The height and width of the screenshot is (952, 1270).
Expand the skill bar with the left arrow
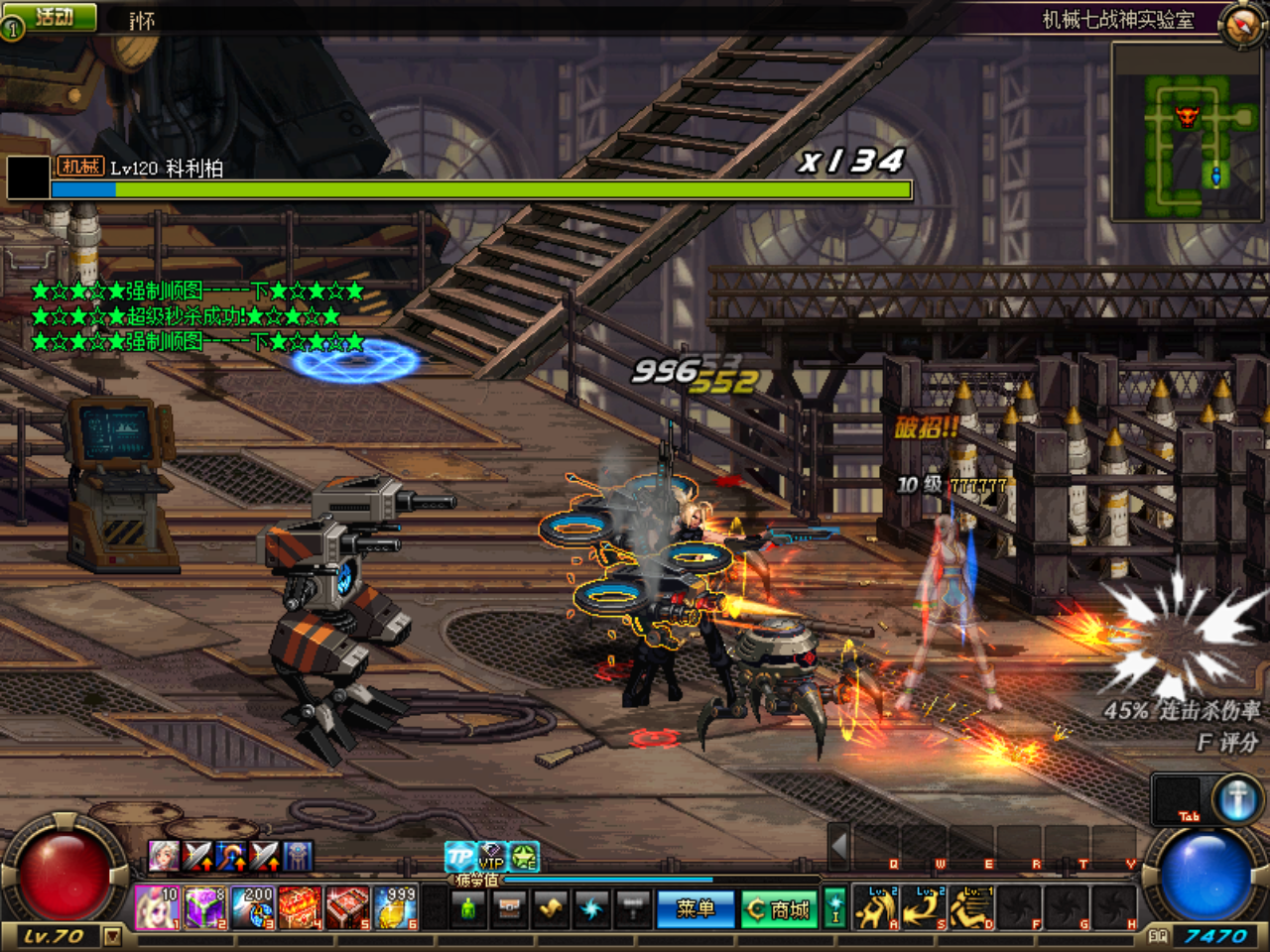click(839, 846)
